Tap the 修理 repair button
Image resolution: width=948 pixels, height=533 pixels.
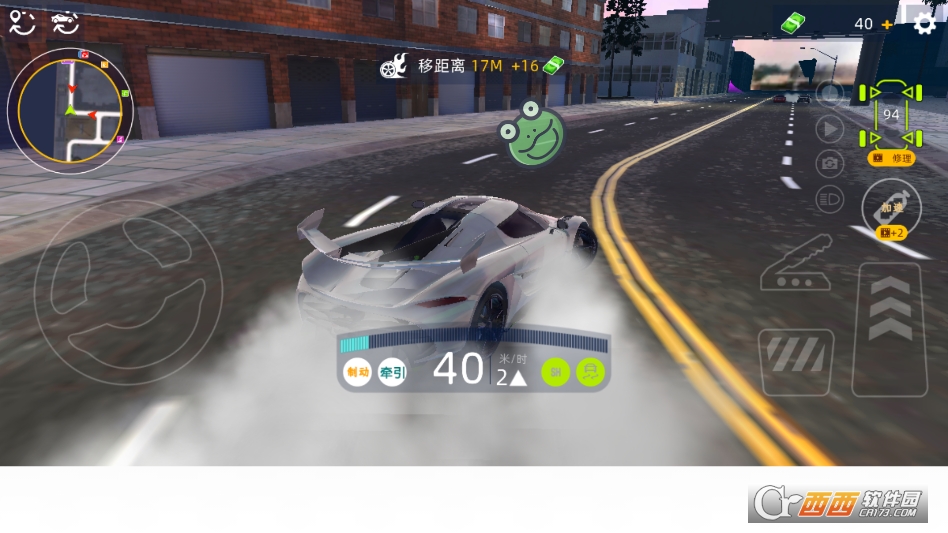click(892, 158)
